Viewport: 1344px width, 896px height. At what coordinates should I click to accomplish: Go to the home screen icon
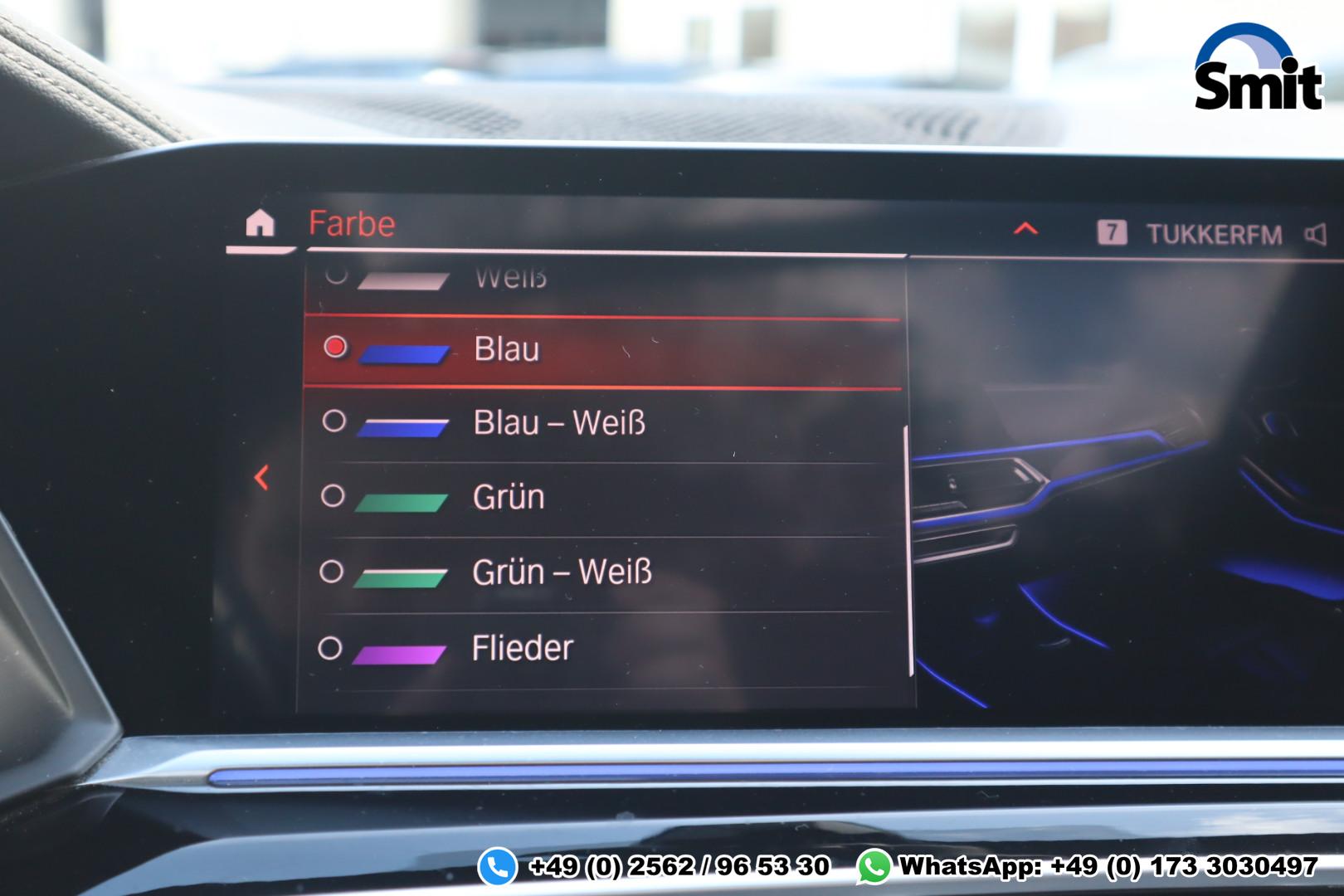tap(260, 224)
